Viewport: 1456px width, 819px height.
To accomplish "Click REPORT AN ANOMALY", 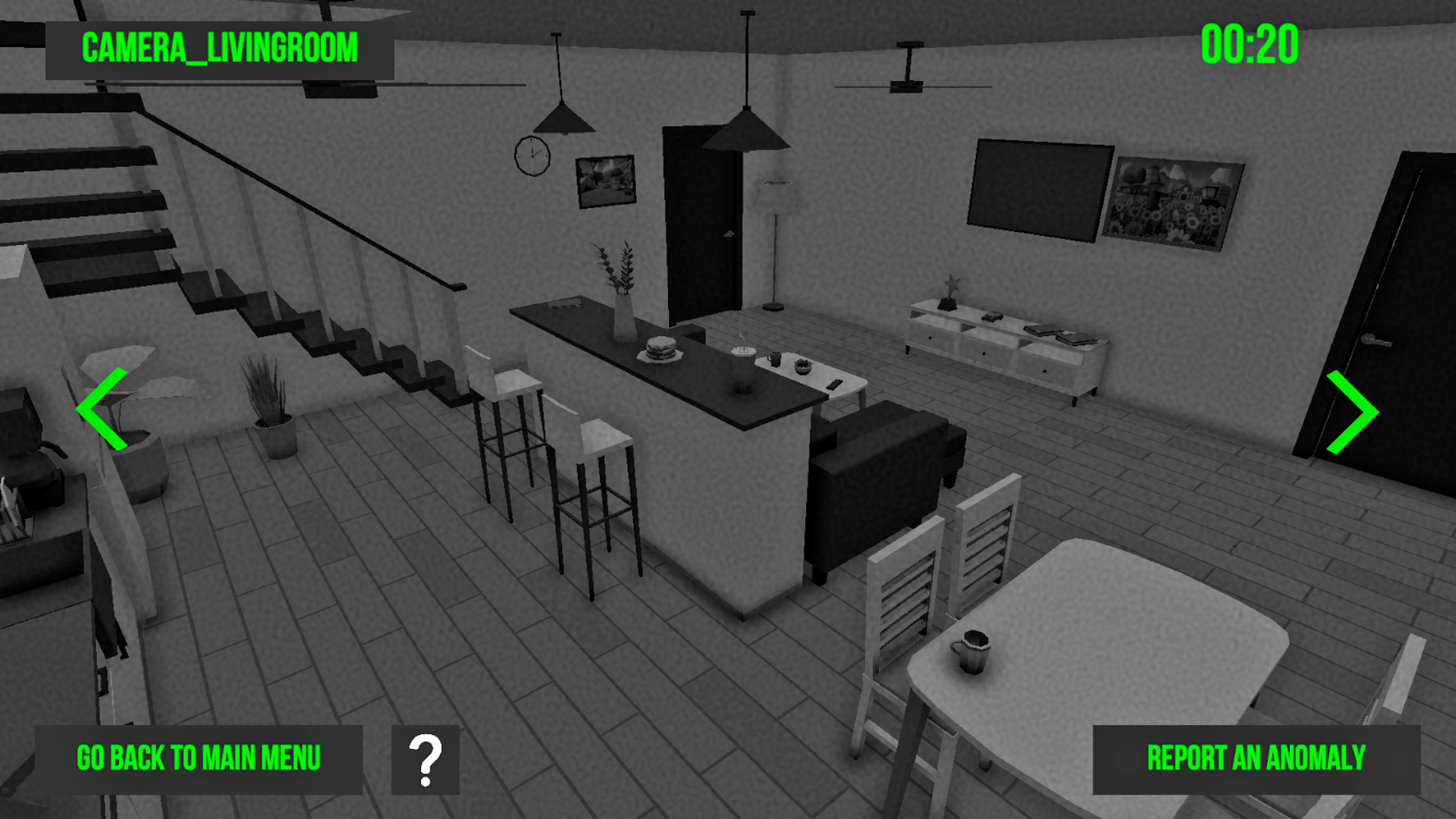I will point(1255,756).
